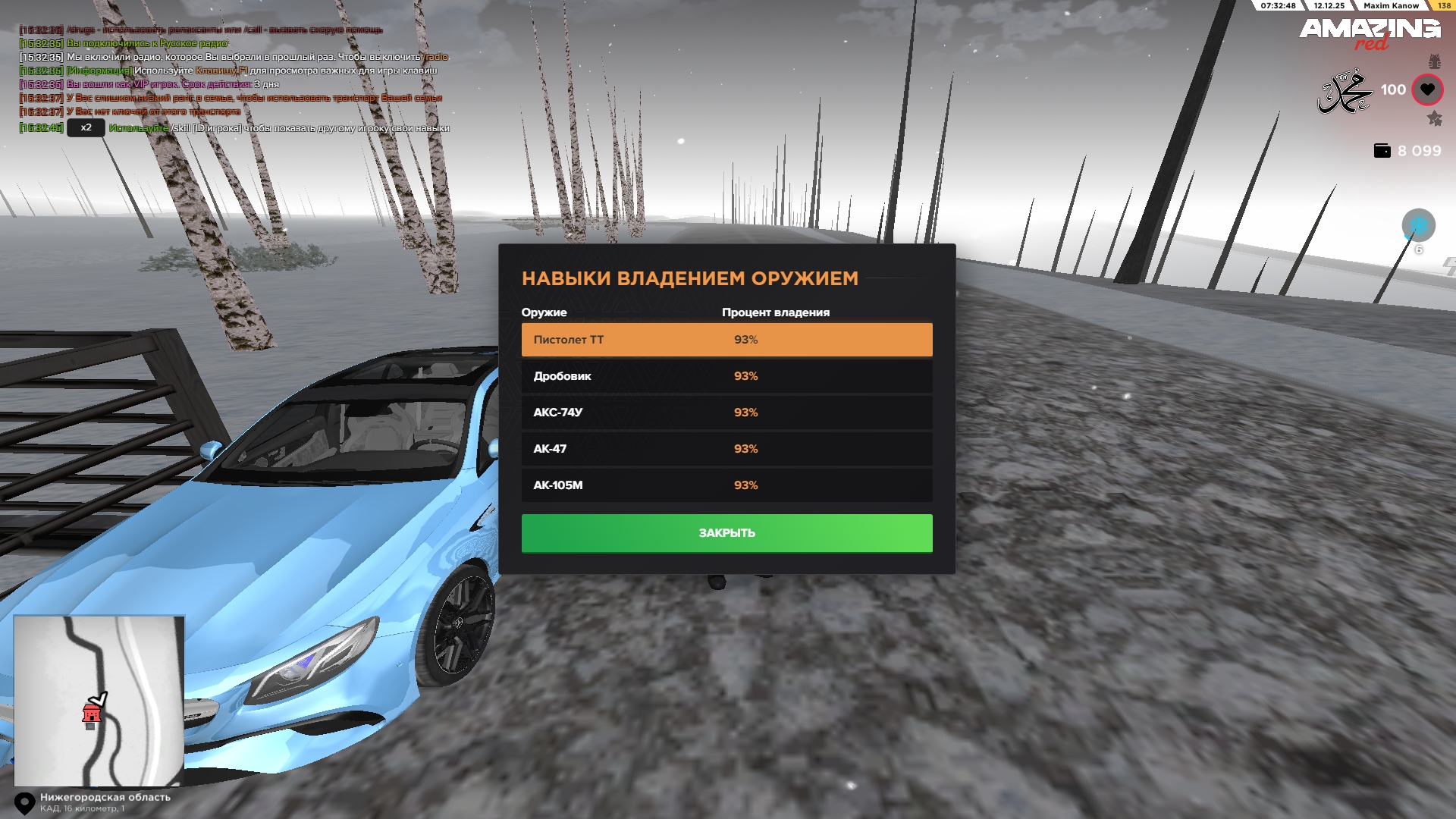Click the location pin icon
The width and height of the screenshot is (1456, 819).
point(25,803)
